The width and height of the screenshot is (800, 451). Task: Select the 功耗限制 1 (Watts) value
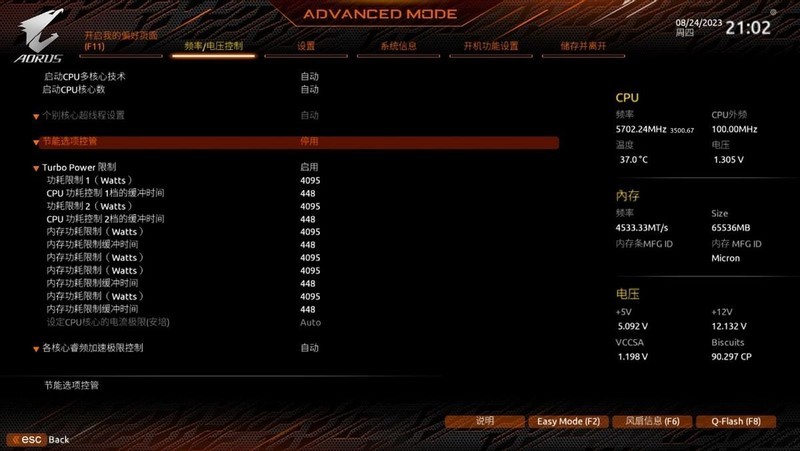pyautogui.click(x=309, y=180)
